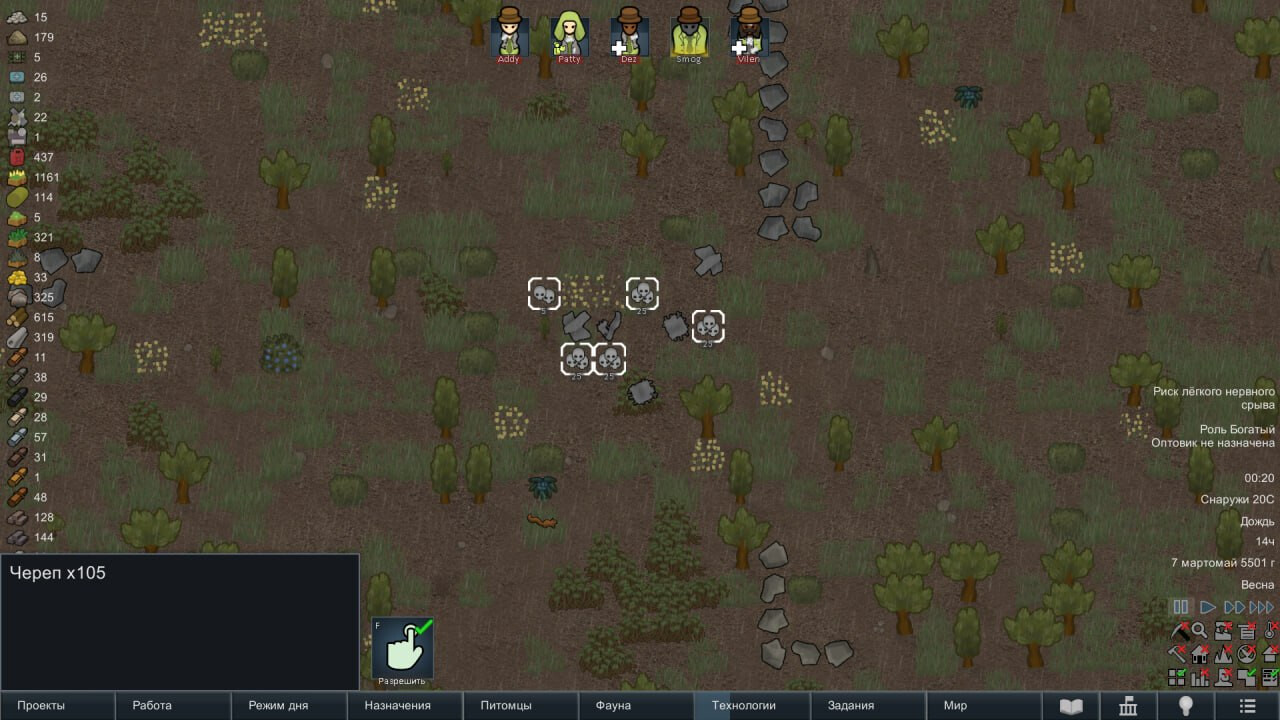This screenshot has height=720, width=1280.
Task: Set game speed to triple-arrow fastest
Action: [x=1263, y=607]
